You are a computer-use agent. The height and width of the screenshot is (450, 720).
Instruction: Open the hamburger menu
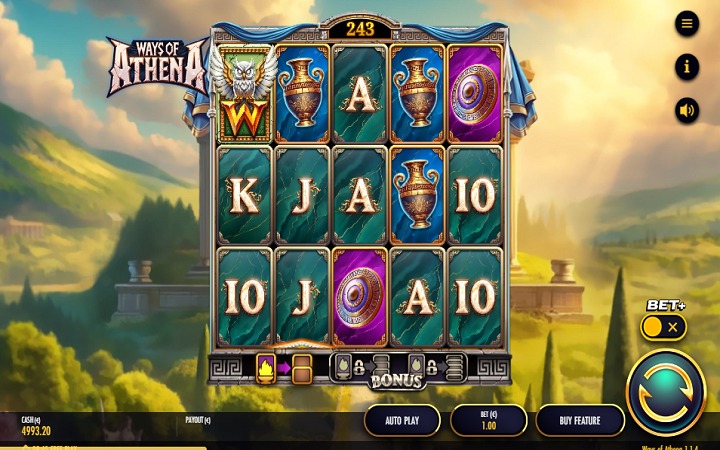point(687,23)
